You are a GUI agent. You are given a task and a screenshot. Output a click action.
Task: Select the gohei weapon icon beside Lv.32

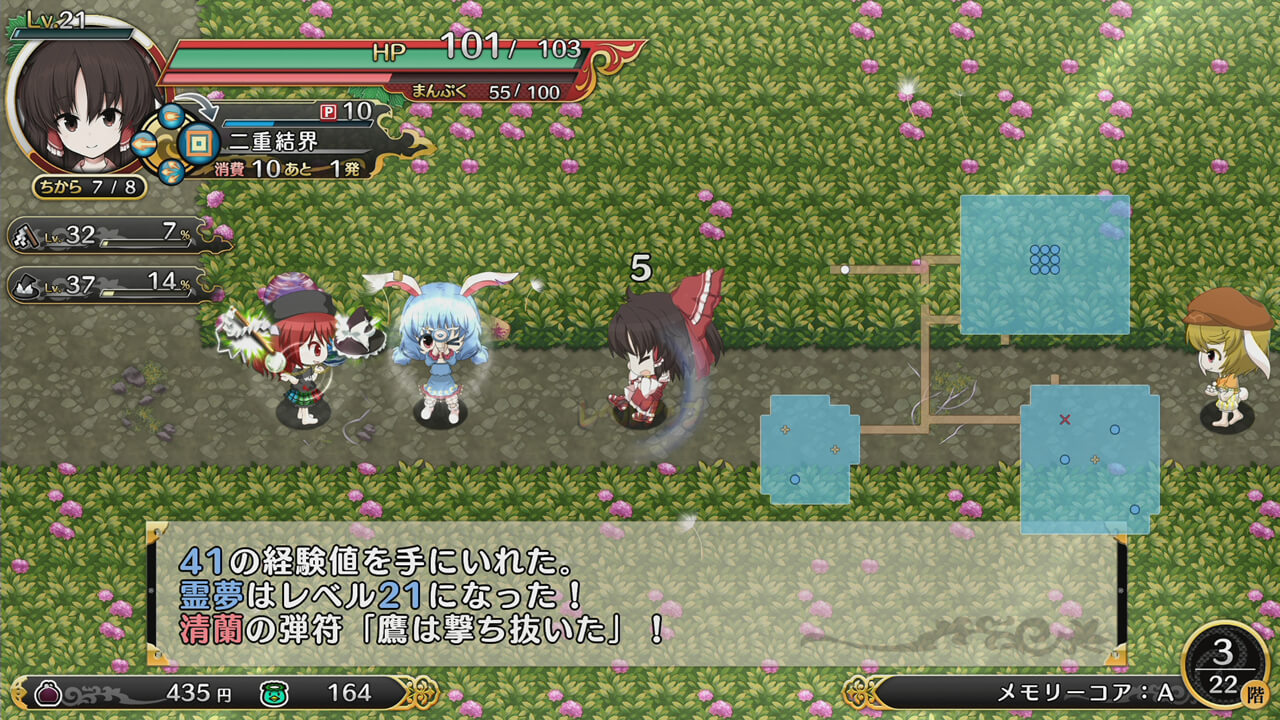click(24, 236)
